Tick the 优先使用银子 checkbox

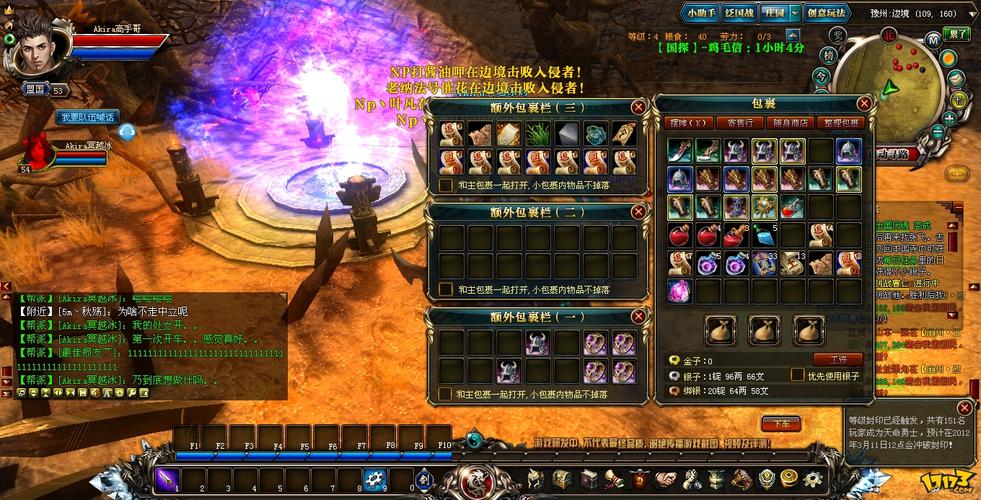797,375
